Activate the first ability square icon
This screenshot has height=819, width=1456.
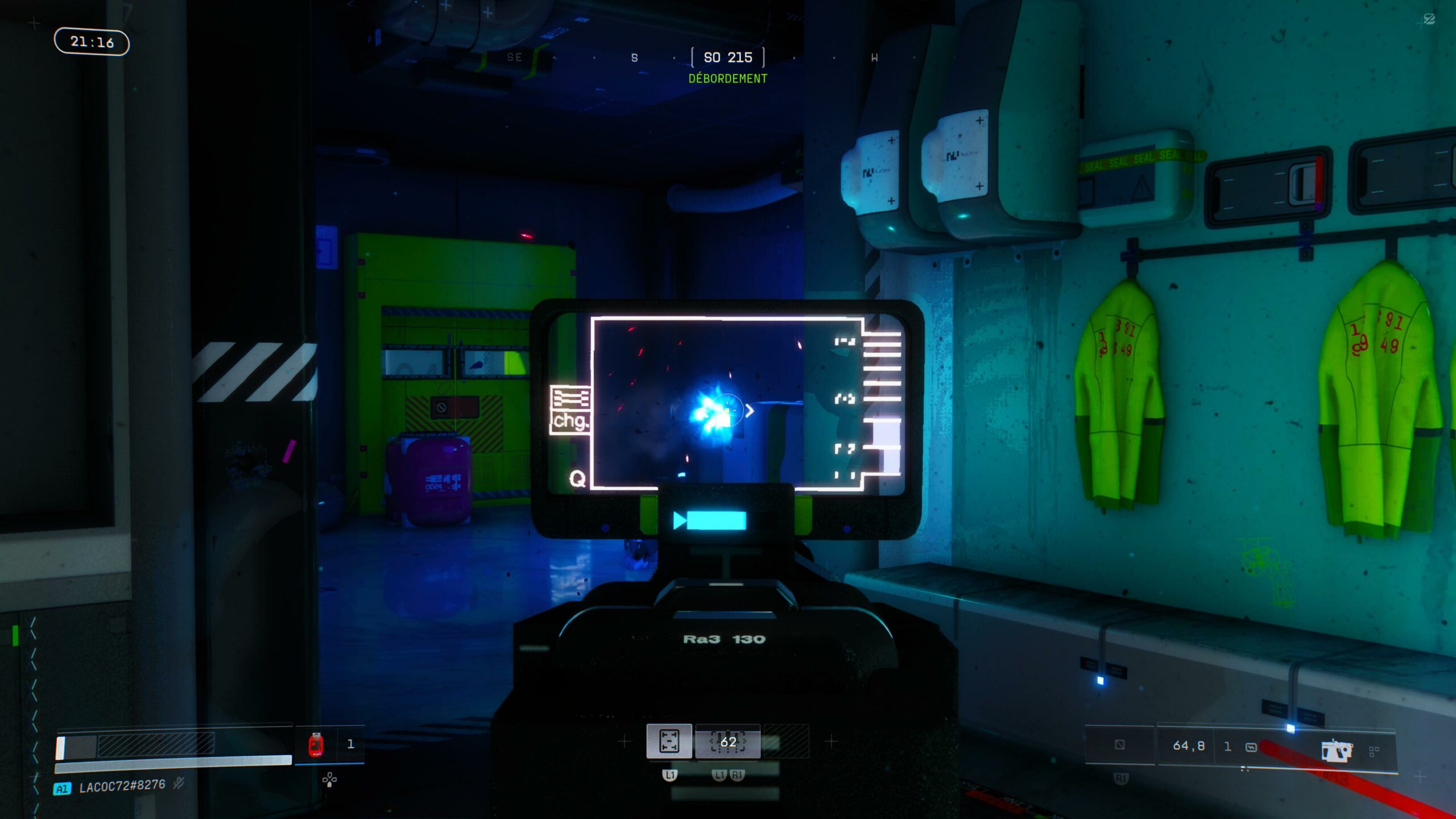click(x=669, y=741)
